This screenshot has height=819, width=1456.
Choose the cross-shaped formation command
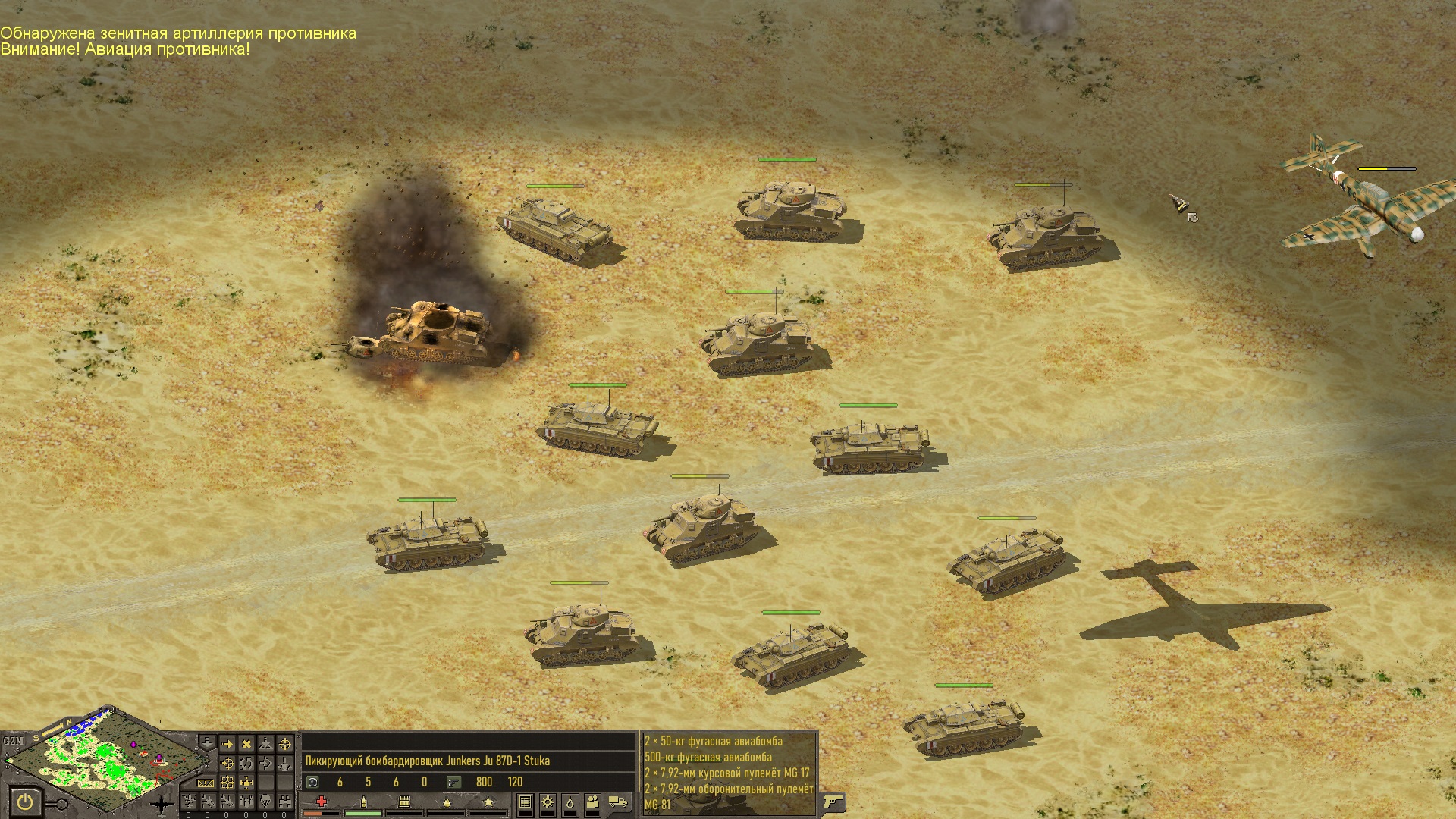tap(246, 783)
